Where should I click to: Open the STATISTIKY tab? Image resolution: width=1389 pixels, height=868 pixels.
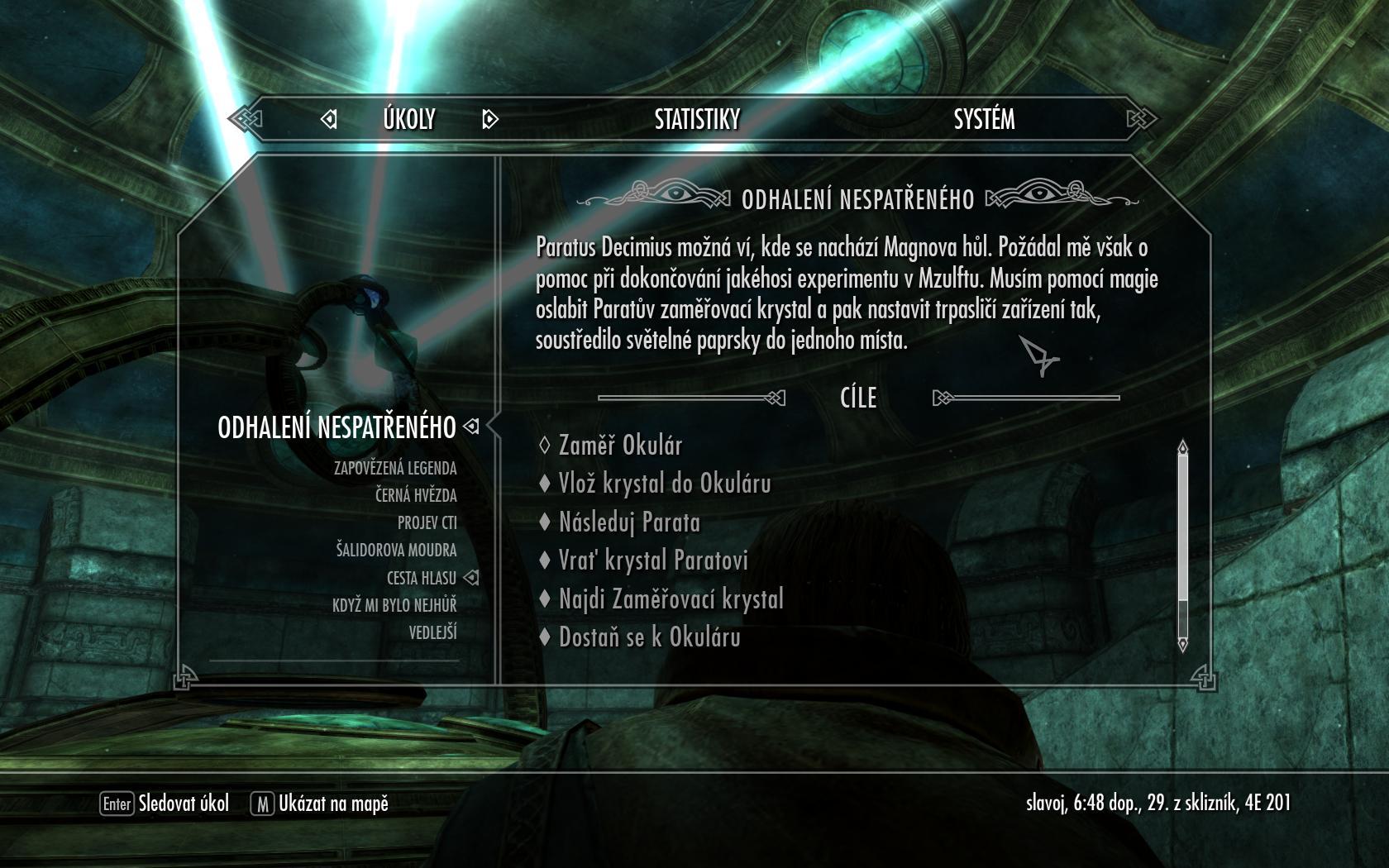(x=697, y=120)
